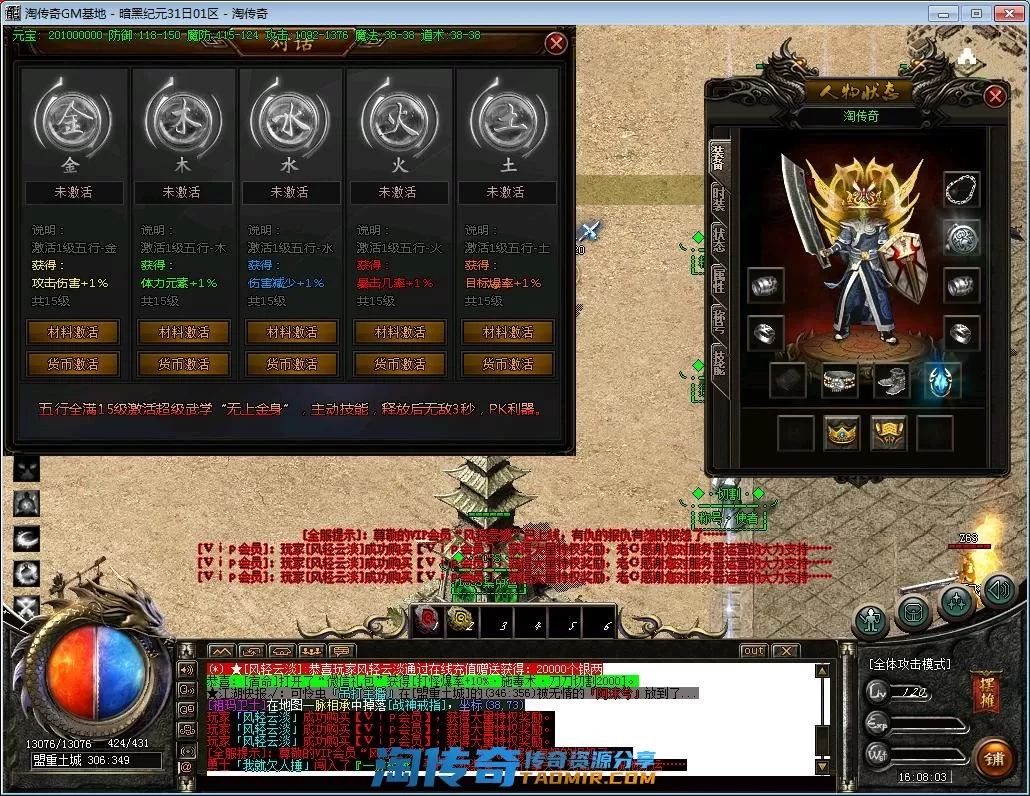This screenshot has height=796, width=1030.
Task: Toggle the speaker sound button
Action: (x=998, y=590)
